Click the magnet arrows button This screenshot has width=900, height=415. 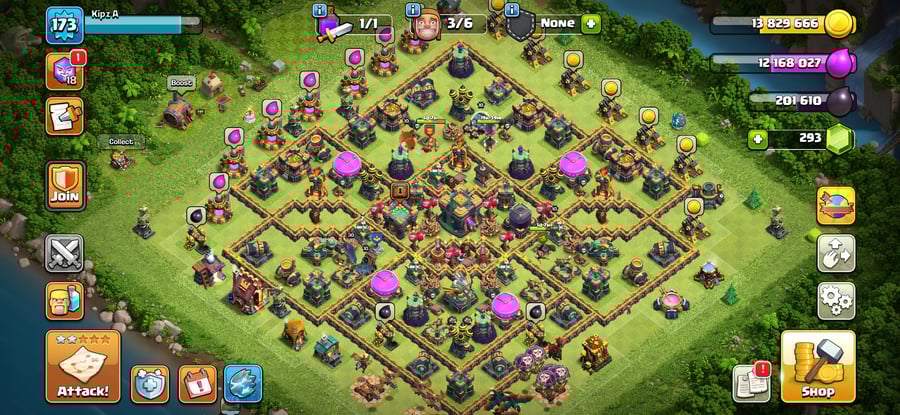point(835,253)
